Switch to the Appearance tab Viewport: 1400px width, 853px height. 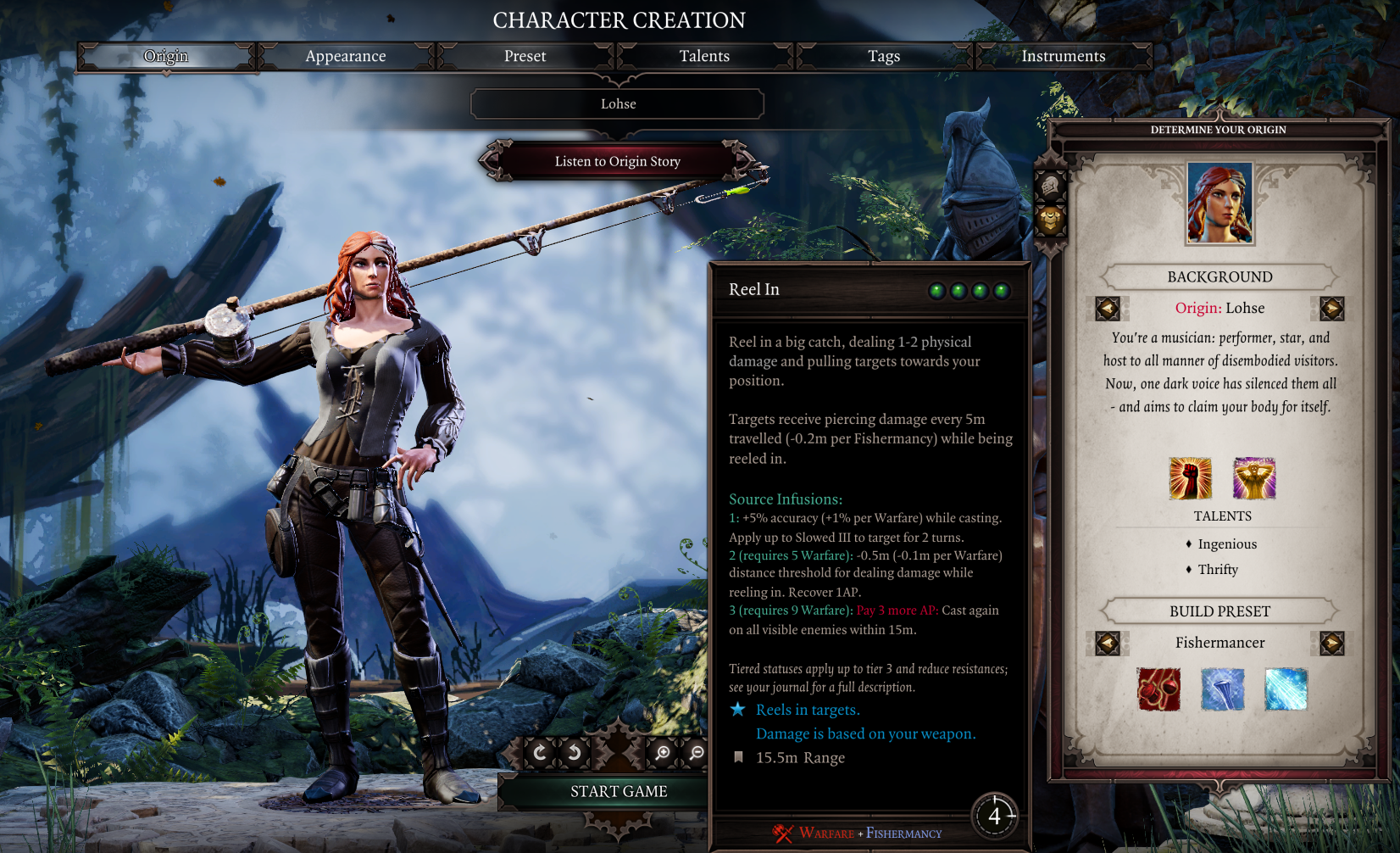pyautogui.click(x=346, y=56)
